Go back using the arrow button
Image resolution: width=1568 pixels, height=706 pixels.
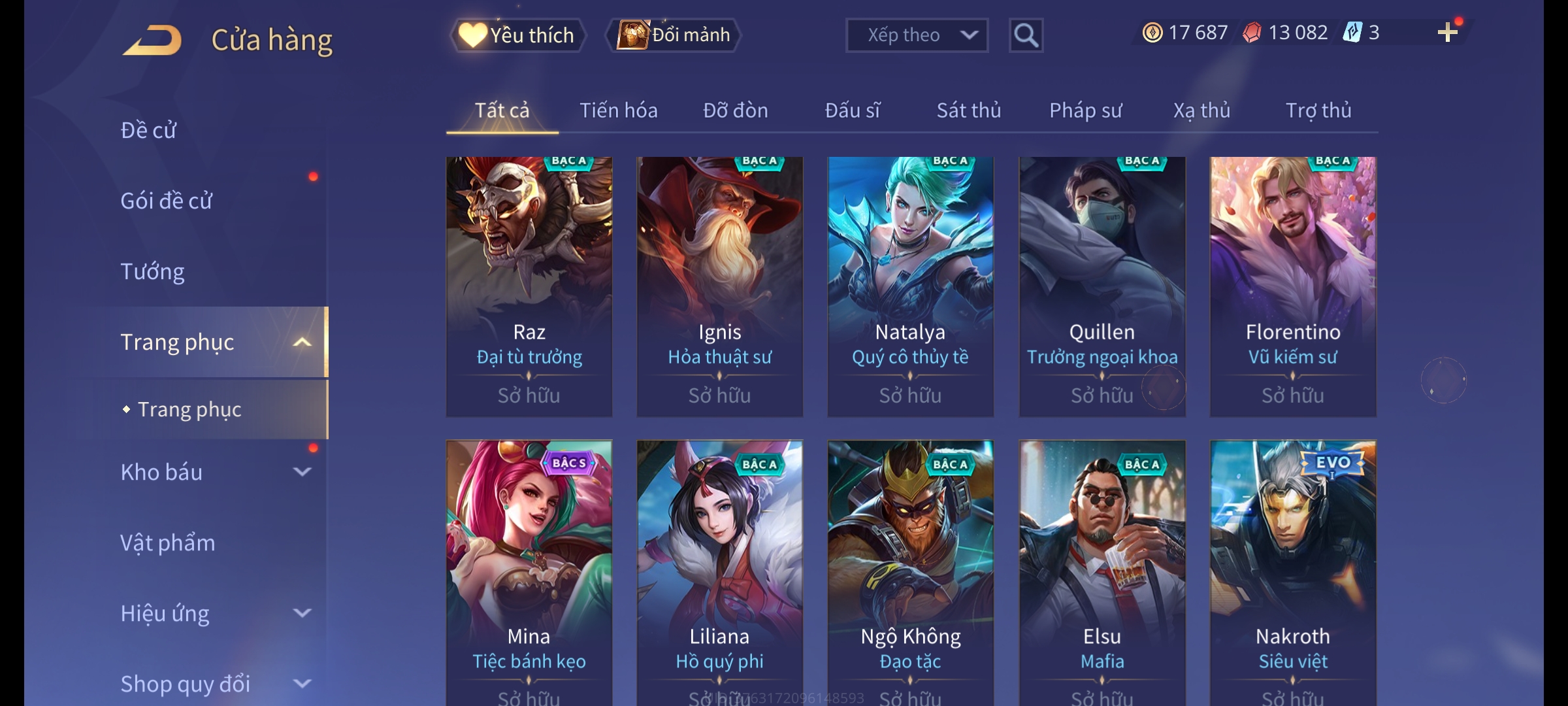pos(152,40)
